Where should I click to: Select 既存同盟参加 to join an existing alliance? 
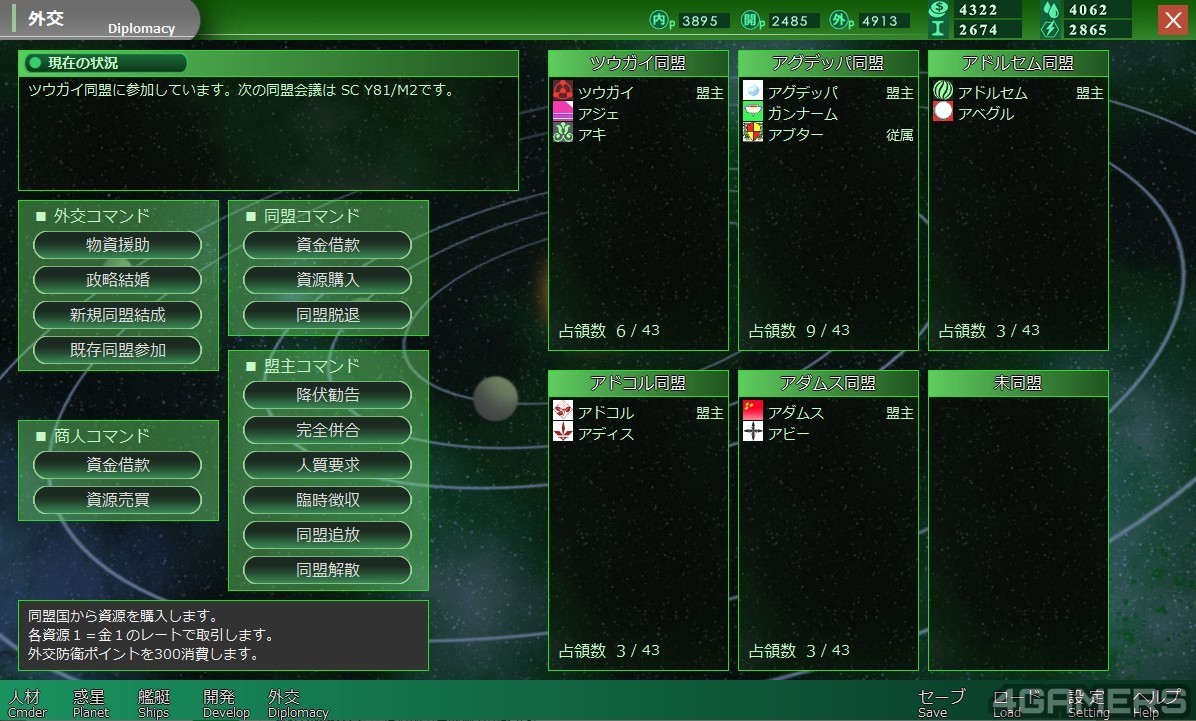(x=118, y=350)
